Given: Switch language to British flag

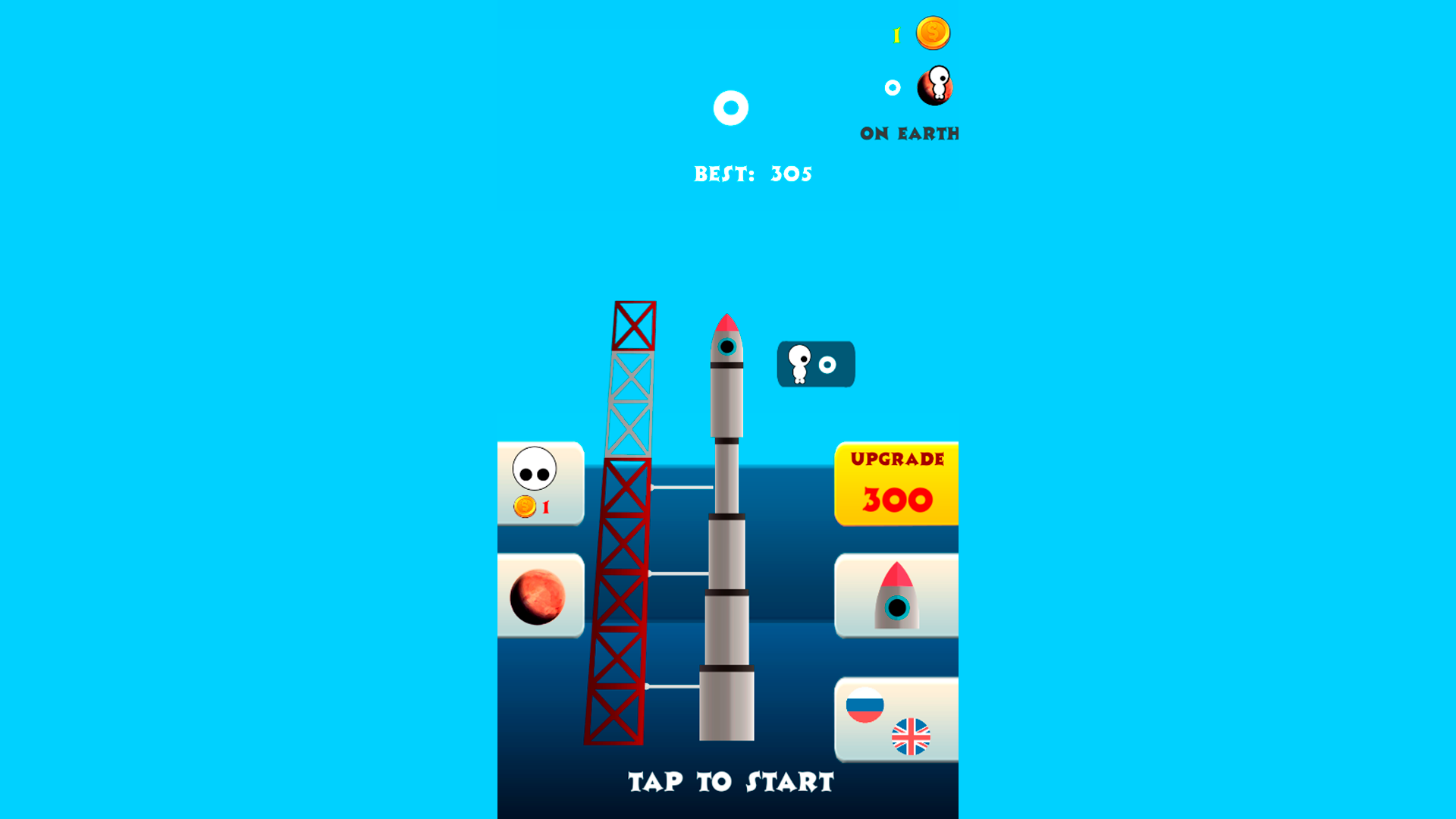Looking at the screenshot, I should [912, 736].
